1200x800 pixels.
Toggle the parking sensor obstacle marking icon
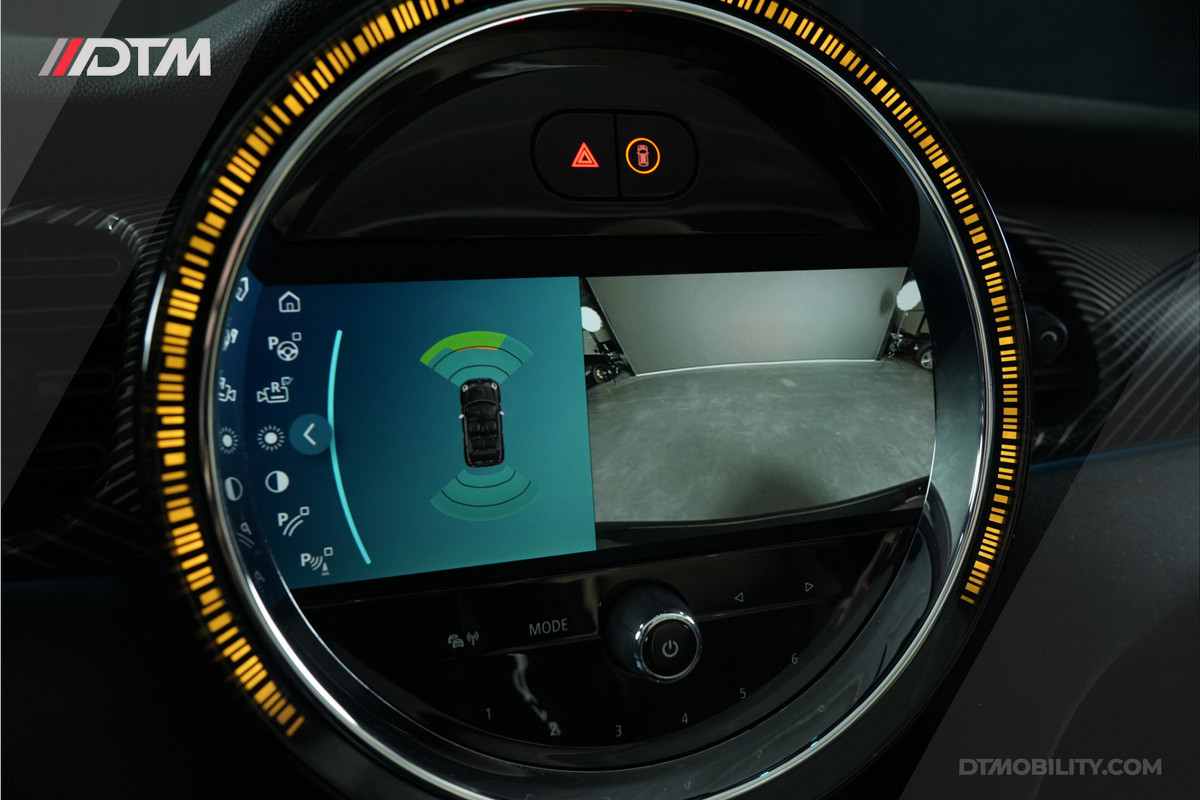tap(316, 560)
